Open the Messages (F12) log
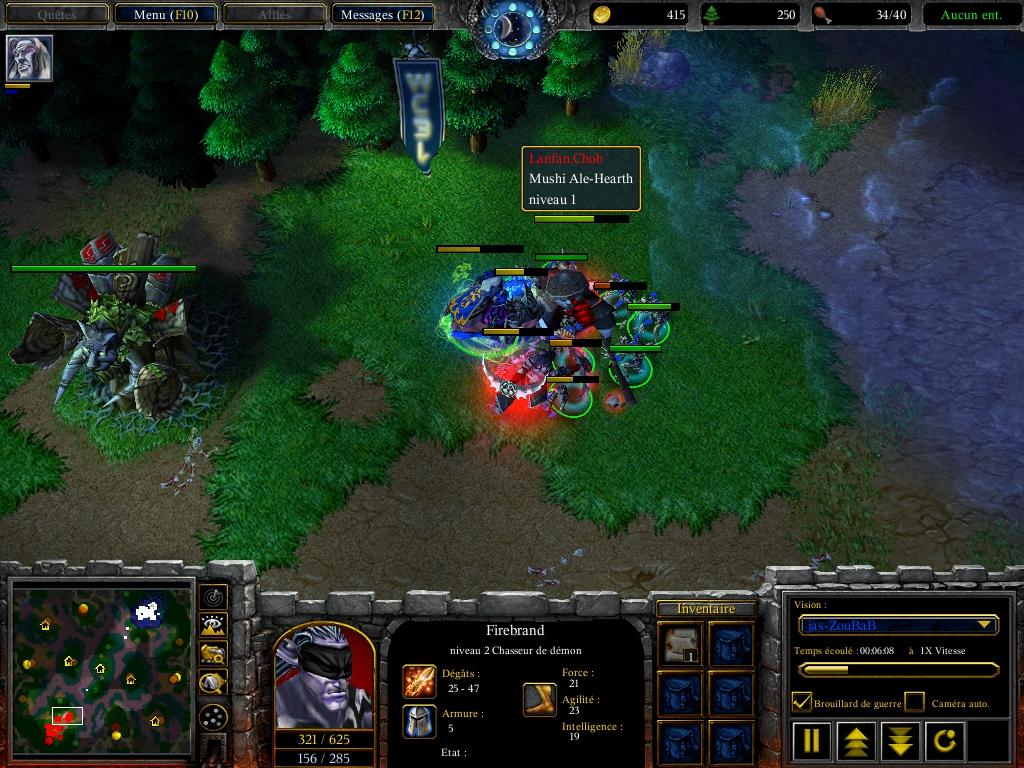Image resolution: width=1024 pixels, height=768 pixels. pyautogui.click(x=383, y=15)
